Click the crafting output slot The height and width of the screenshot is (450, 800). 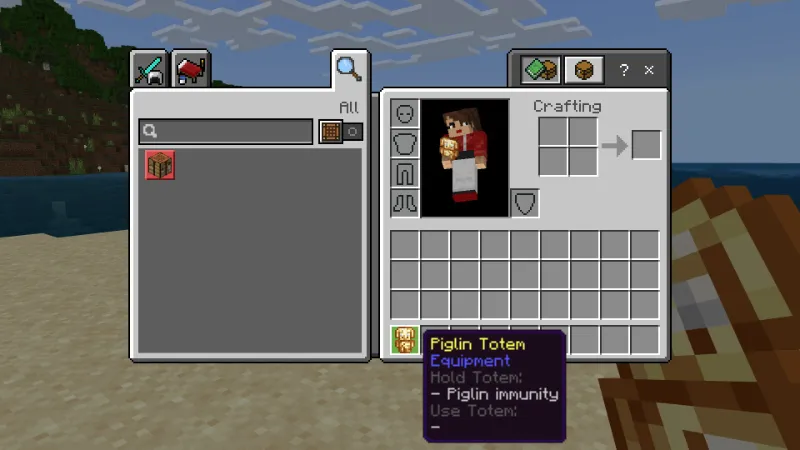click(x=646, y=145)
